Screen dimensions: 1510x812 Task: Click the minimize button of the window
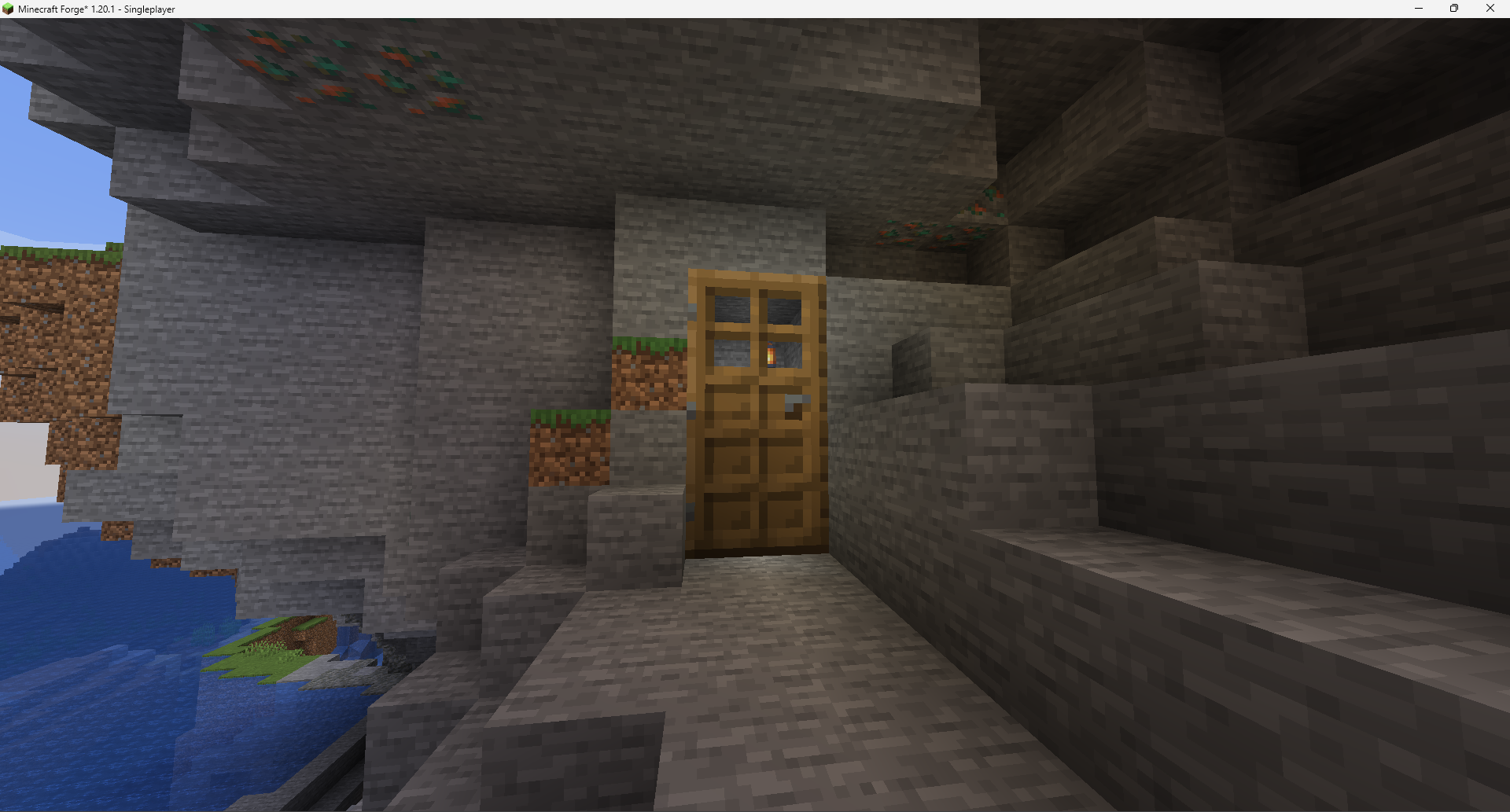click(x=1418, y=9)
